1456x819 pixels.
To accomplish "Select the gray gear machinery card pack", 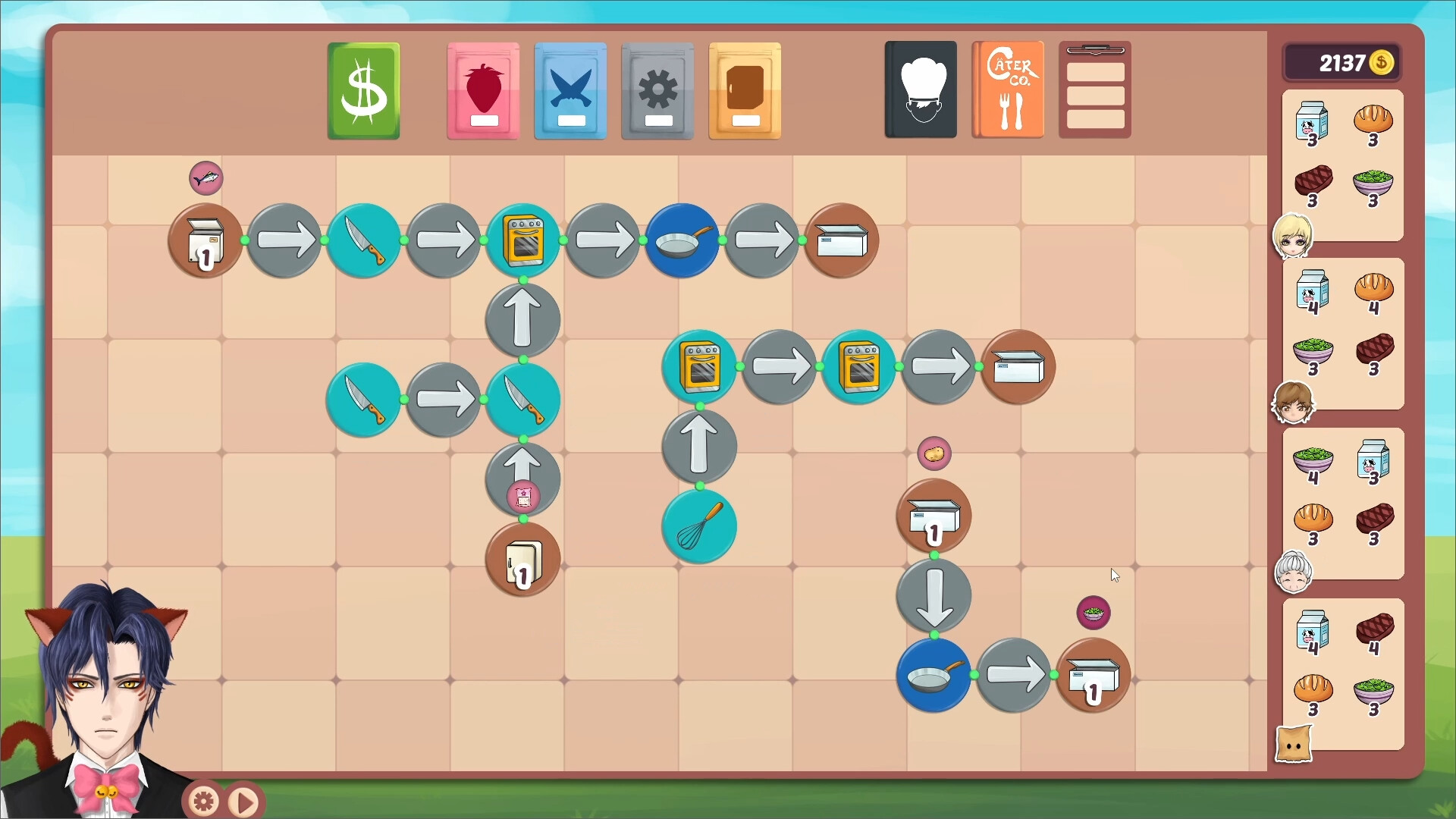I will coord(657,89).
